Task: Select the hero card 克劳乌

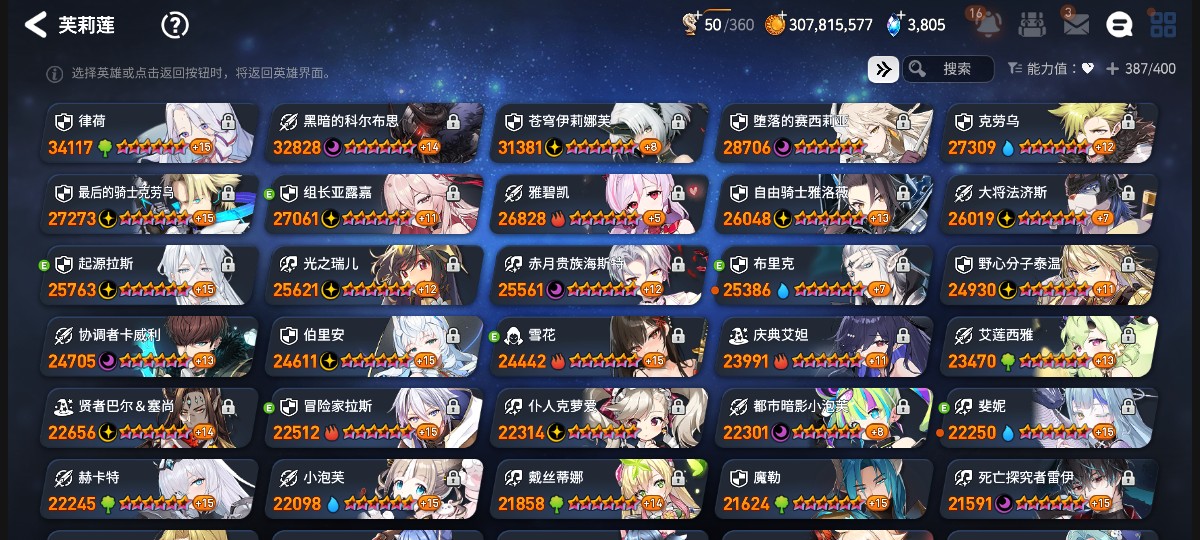Action: [1048, 133]
